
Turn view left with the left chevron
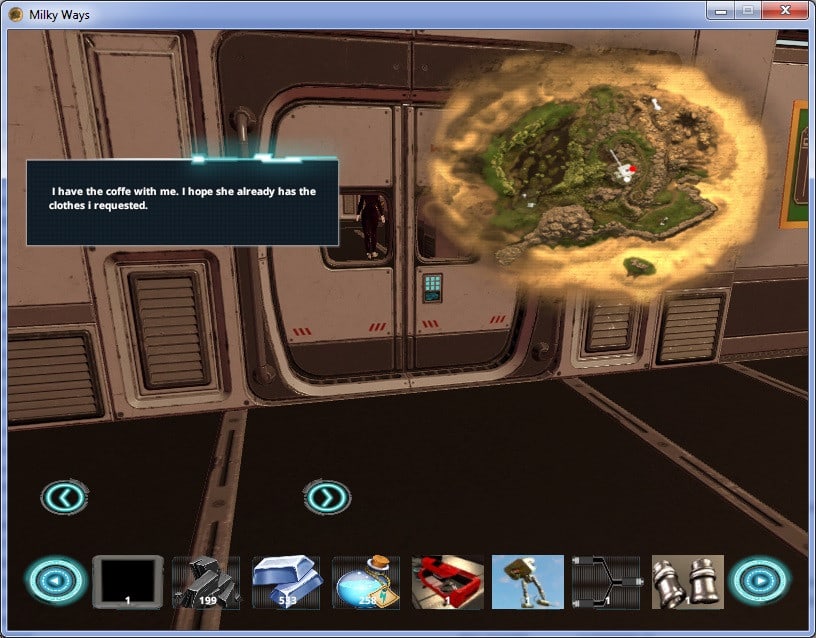click(x=65, y=496)
